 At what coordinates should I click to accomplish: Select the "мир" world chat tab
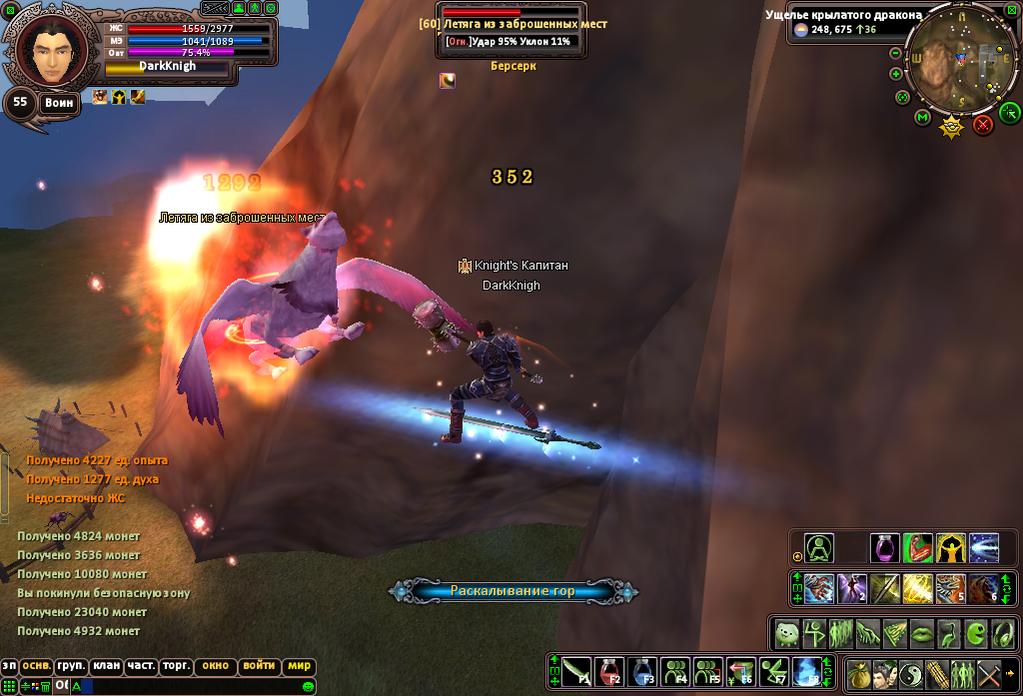click(299, 666)
